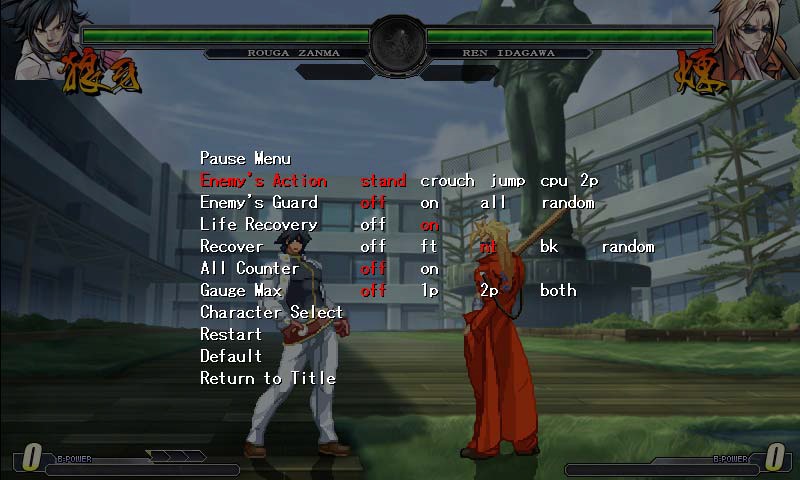800x480 pixels.
Task: Set Enemy's Action to crouch
Action: [447, 181]
